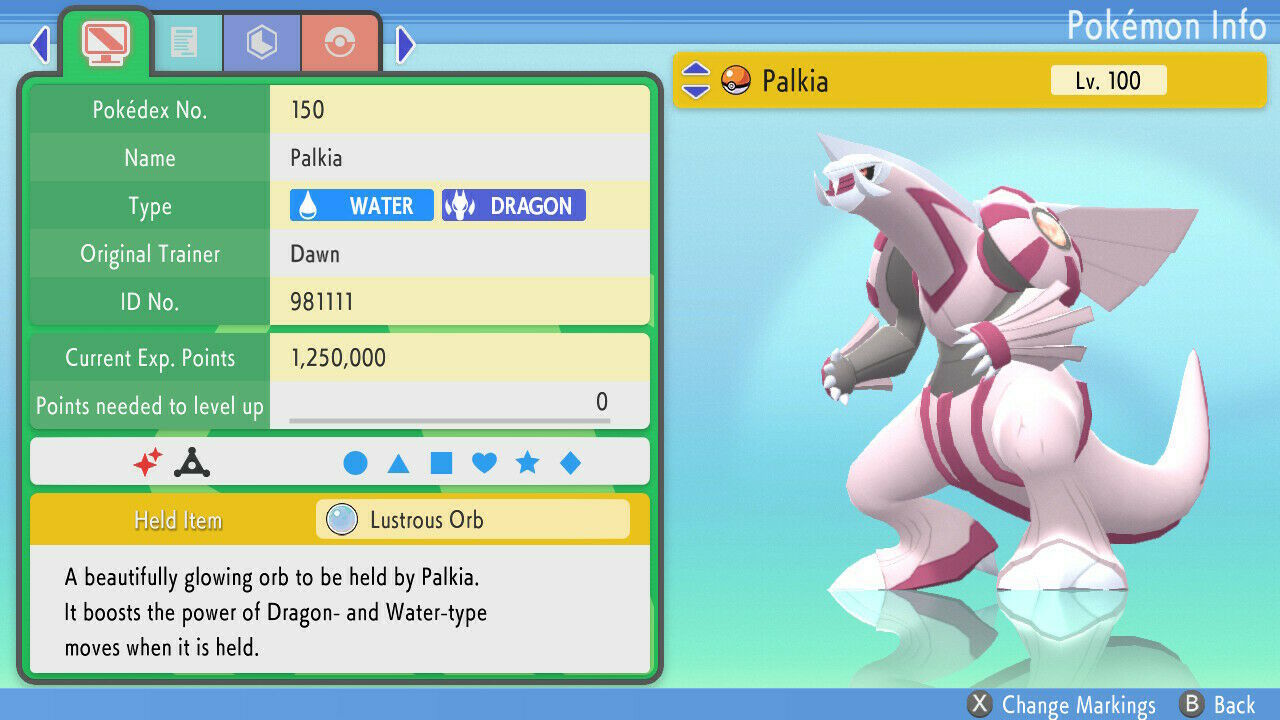Go to previous Pokémon with left arrow
This screenshot has width=1280, height=720.
click(39, 44)
